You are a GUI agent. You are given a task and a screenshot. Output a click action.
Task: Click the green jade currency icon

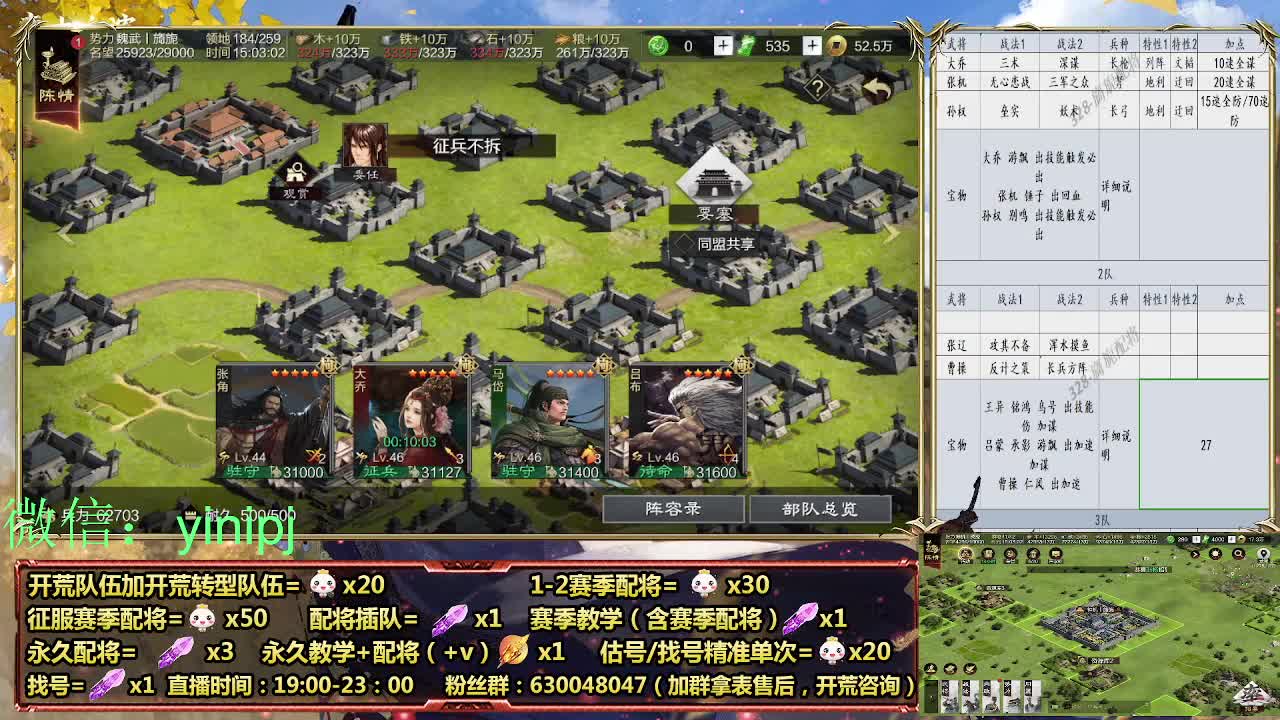655,46
